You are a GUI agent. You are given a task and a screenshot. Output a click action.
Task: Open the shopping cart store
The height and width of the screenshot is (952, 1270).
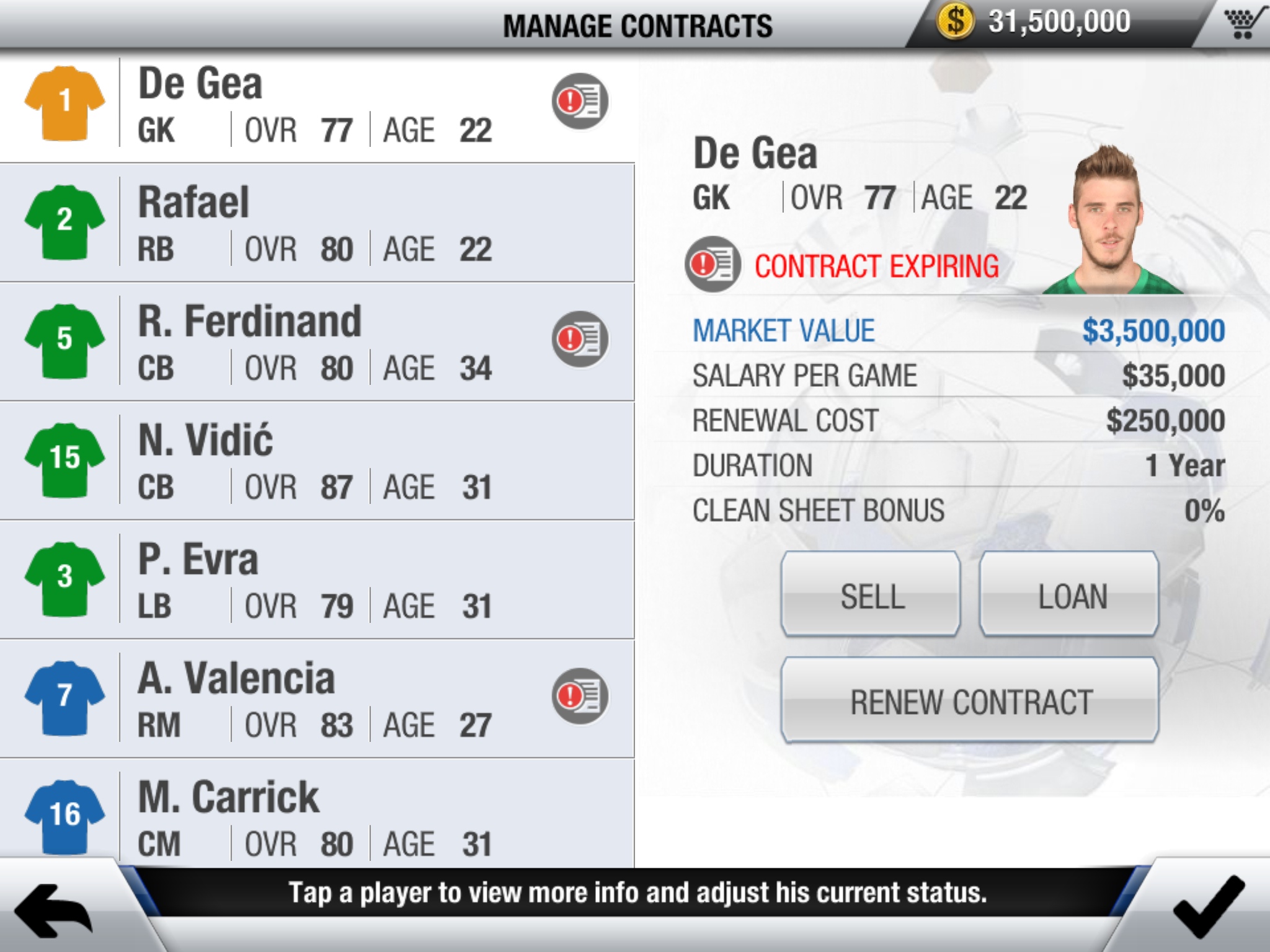click(1243, 24)
